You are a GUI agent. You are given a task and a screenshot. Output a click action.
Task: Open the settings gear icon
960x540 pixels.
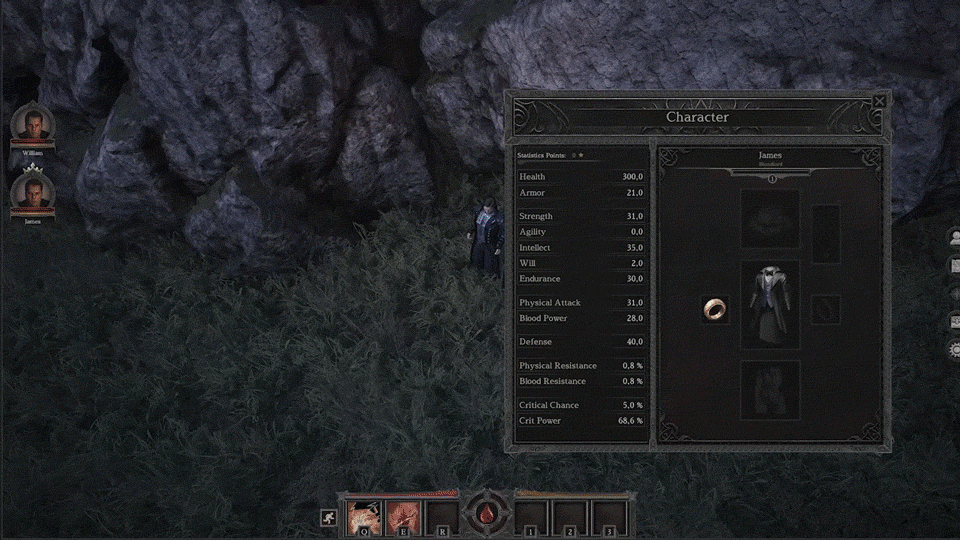click(x=954, y=350)
